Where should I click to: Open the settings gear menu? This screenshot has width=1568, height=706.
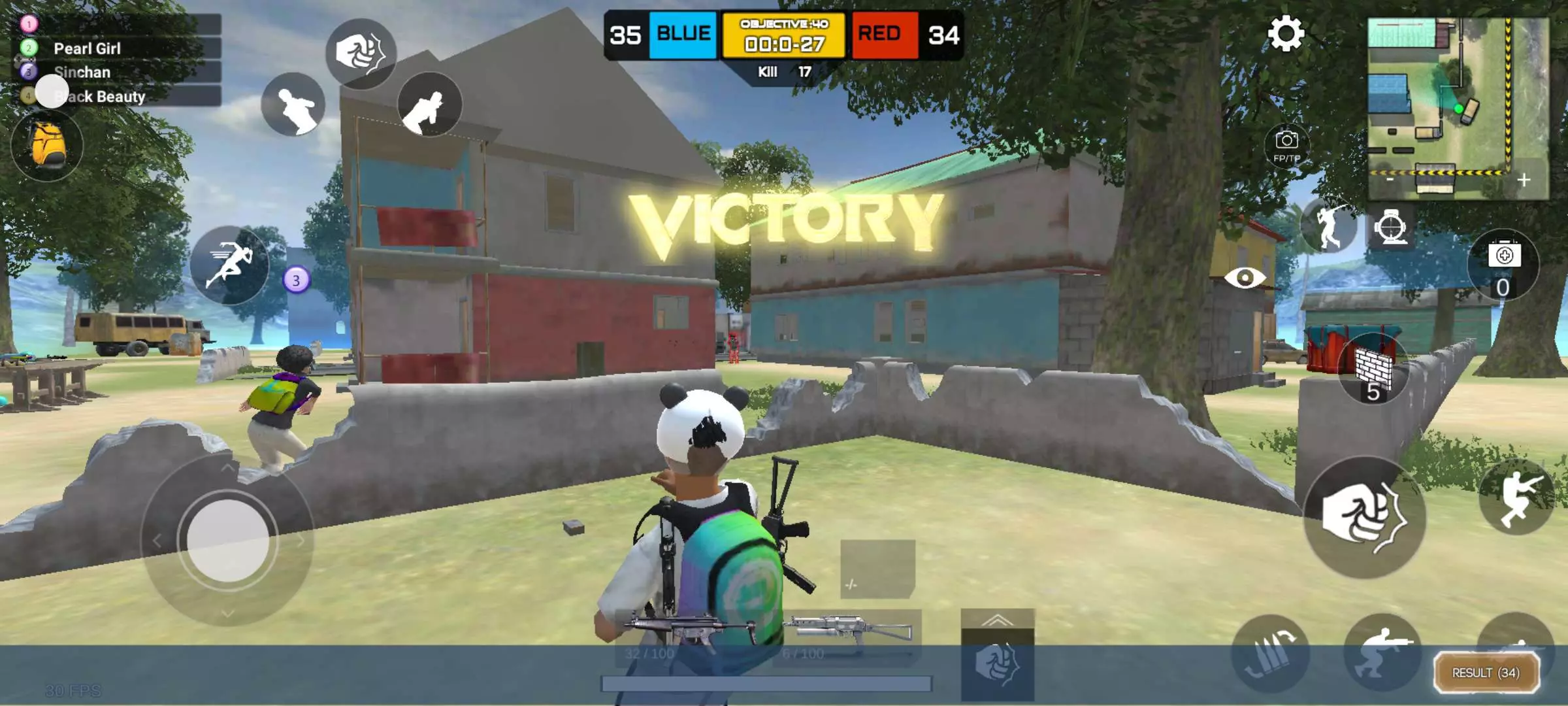pyautogui.click(x=1285, y=34)
